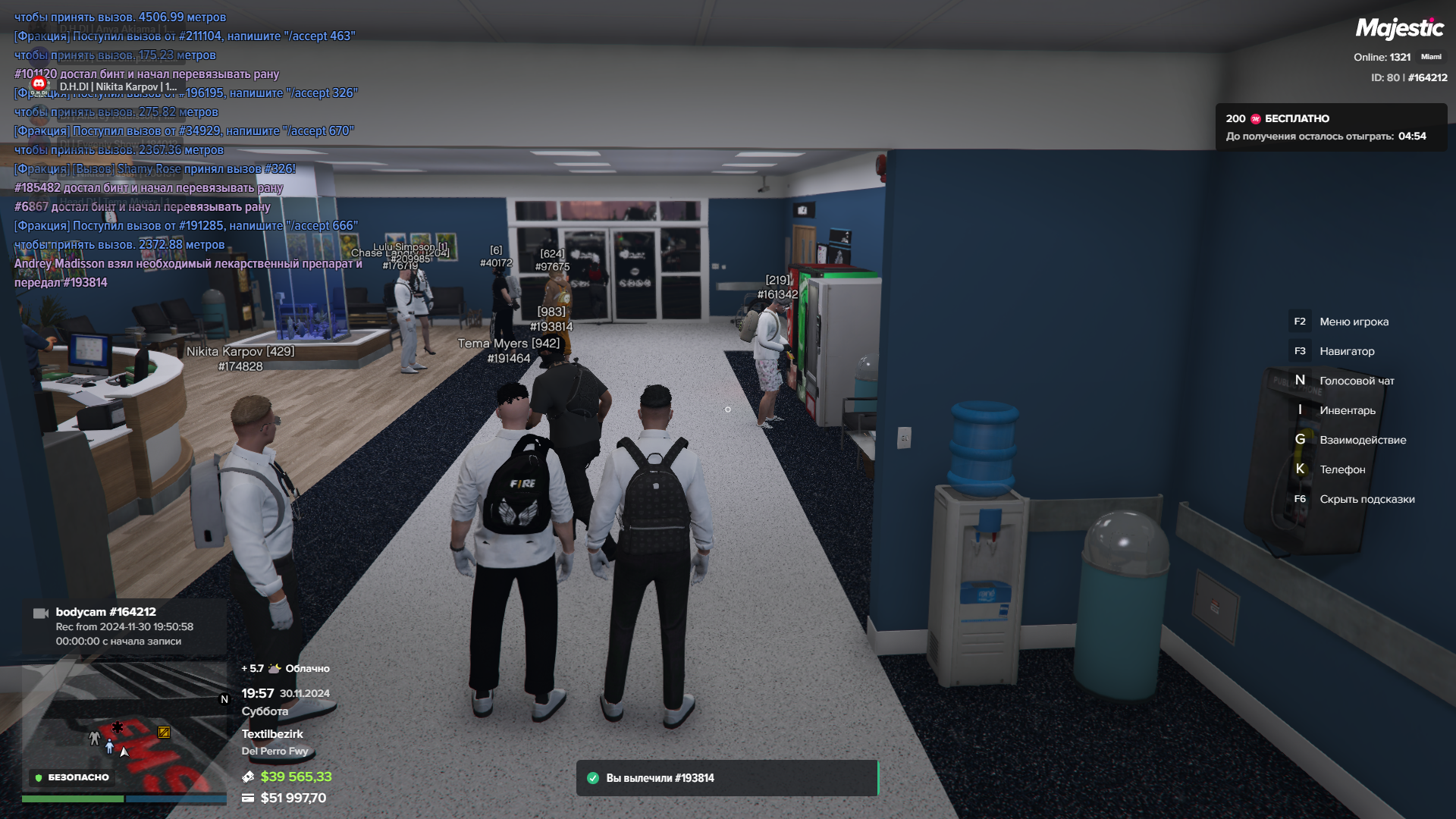Screen dimensions: 1456x819
Task: Click the minimap in the corner
Action: tap(124, 728)
